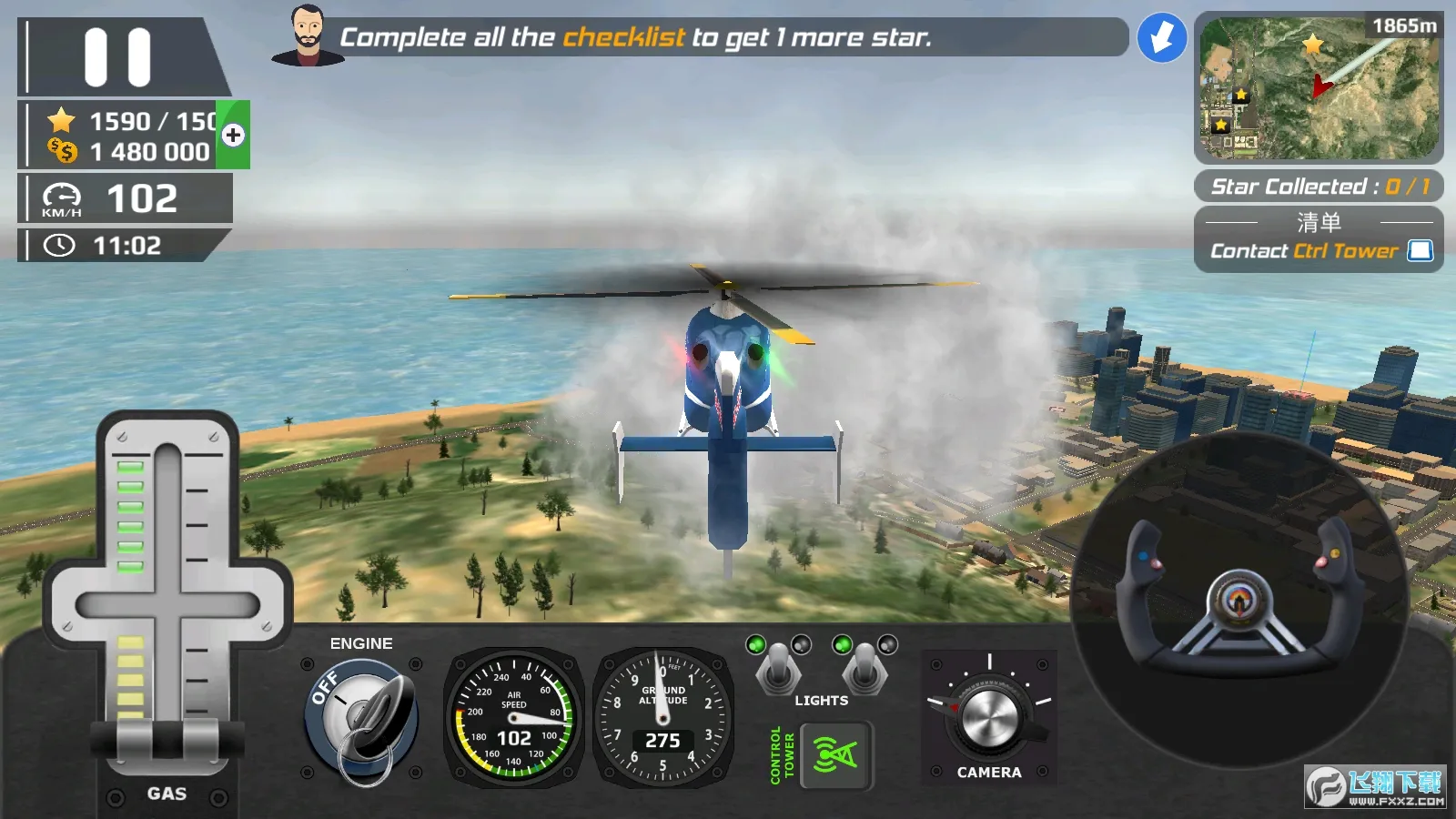
Task: Rotate the camera knob
Action: point(988,718)
